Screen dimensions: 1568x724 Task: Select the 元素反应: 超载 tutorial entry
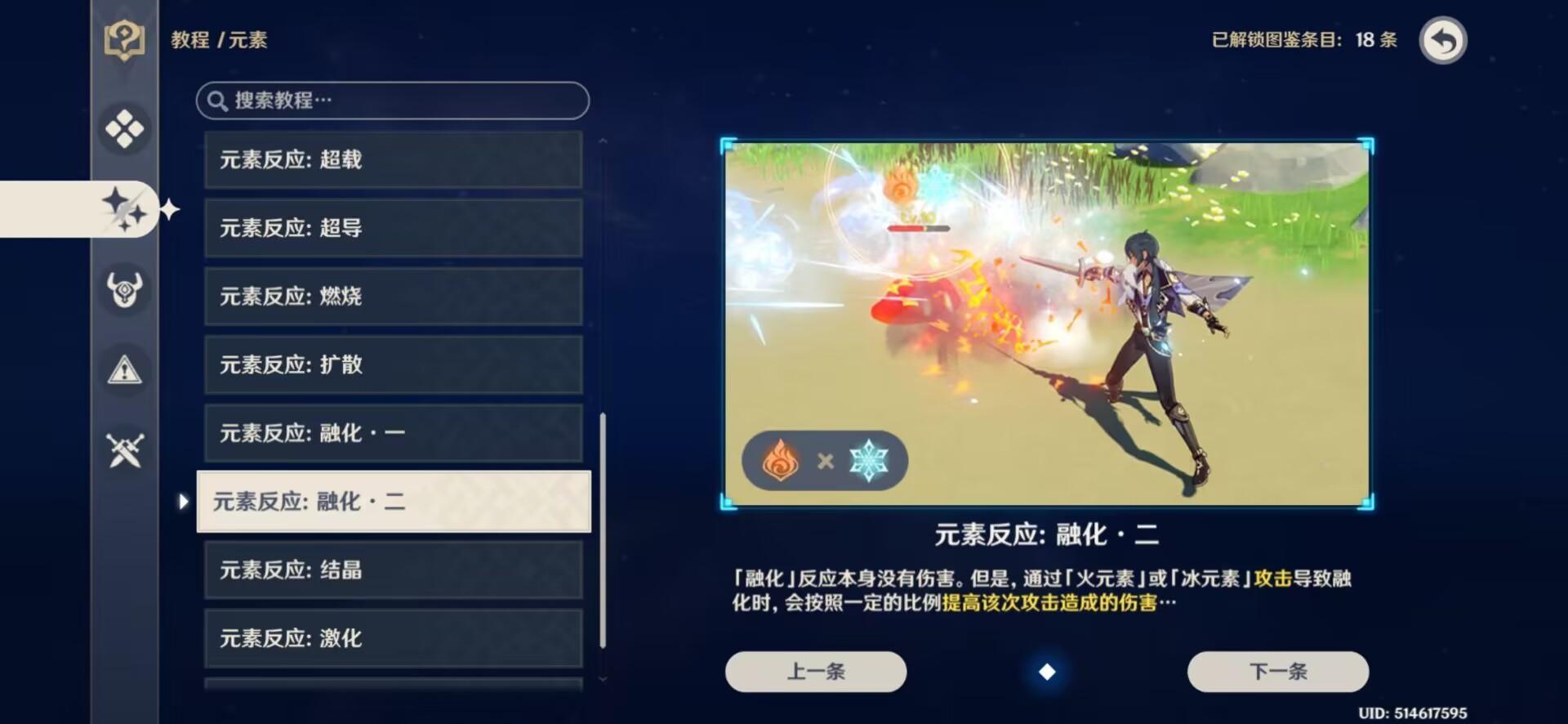pyautogui.click(x=393, y=160)
